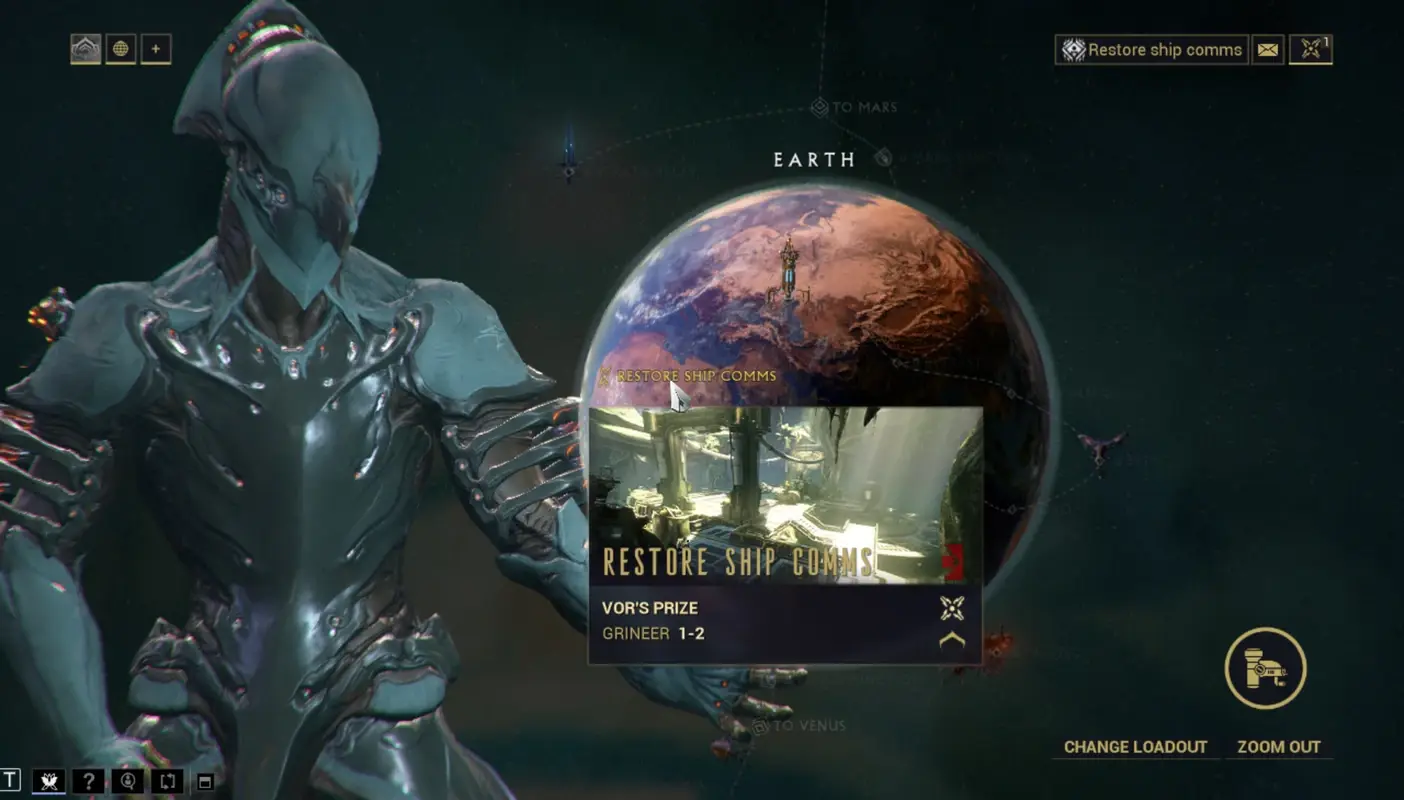Click ZOOM OUT

[x=1280, y=746]
